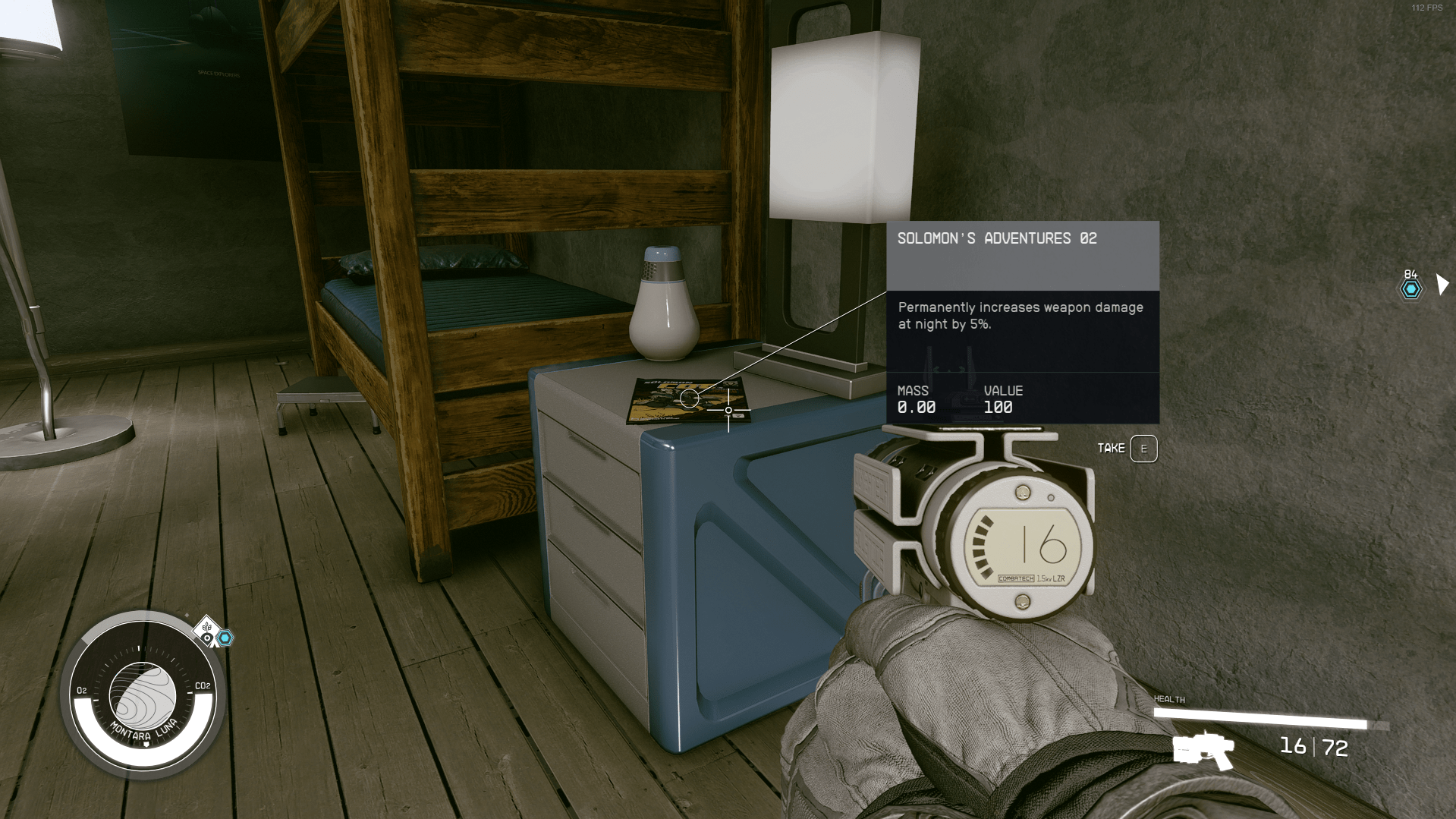Click the blue hexagon icon beside the watch
The height and width of the screenshot is (819, 1456).
click(x=225, y=638)
